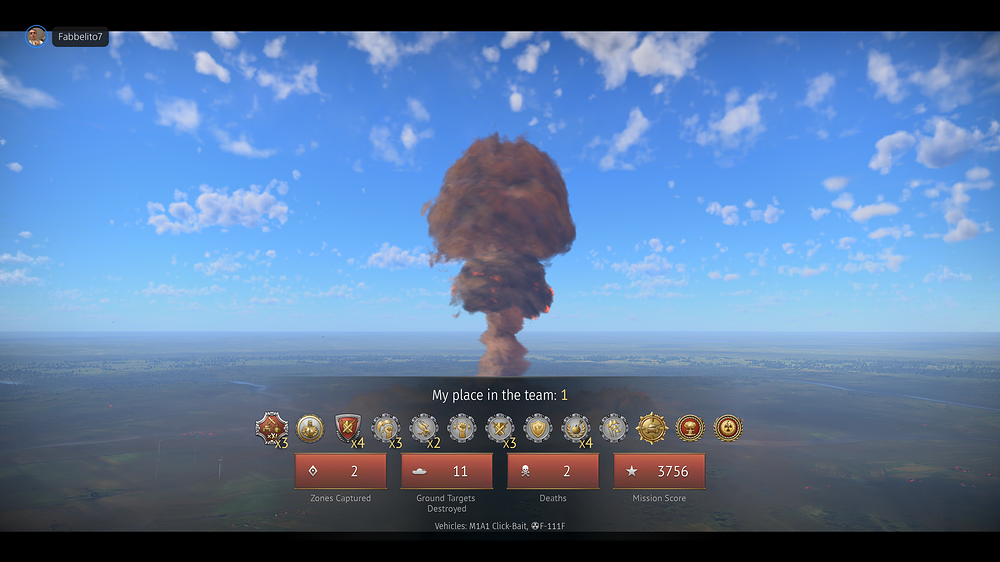Image resolution: width=1000 pixels, height=562 pixels.
Task: Select the red shield award with x4
Action: [348, 428]
